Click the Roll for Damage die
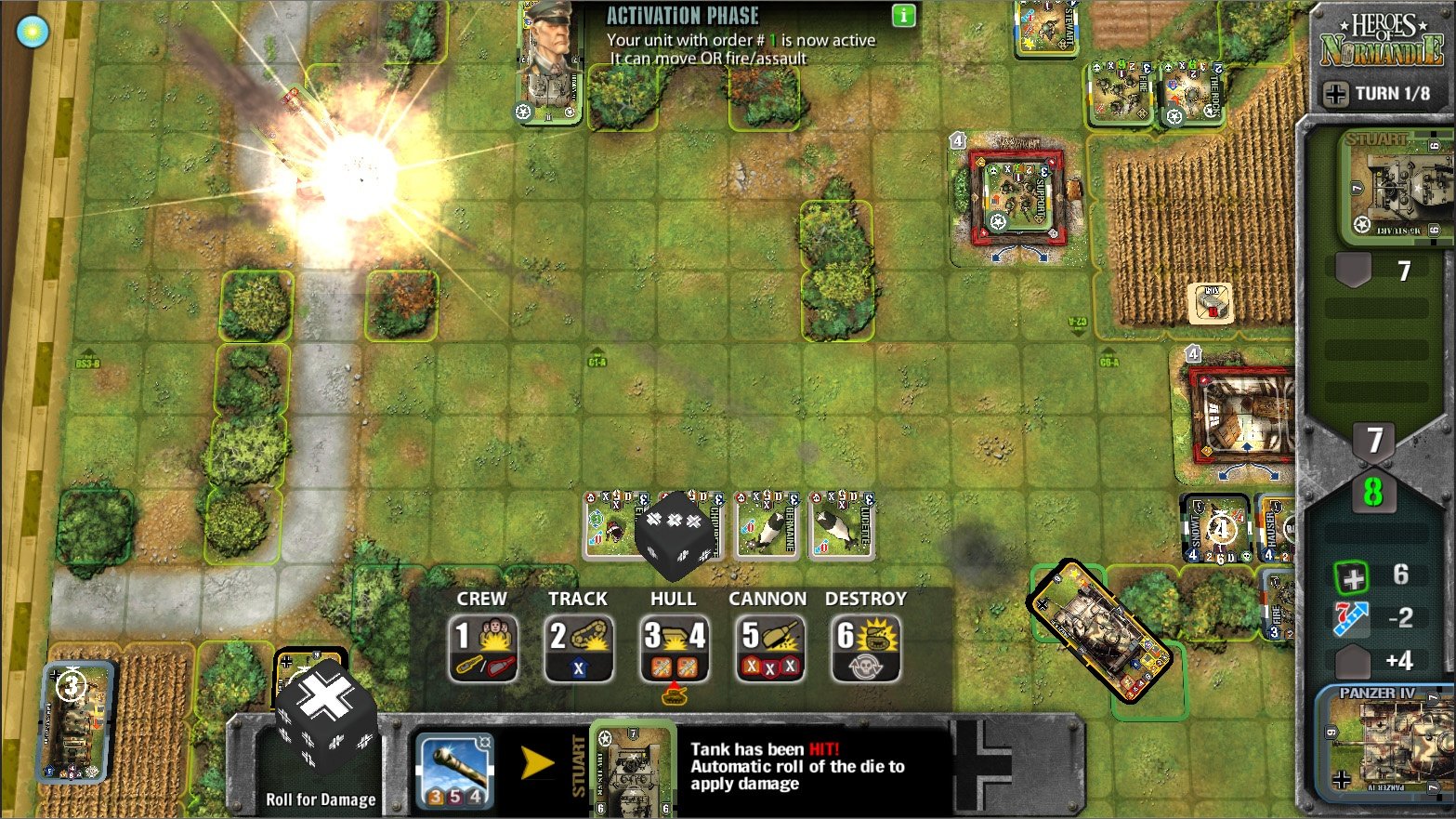This screenshot has height=819, width=1456. click(x=325, y=717)
